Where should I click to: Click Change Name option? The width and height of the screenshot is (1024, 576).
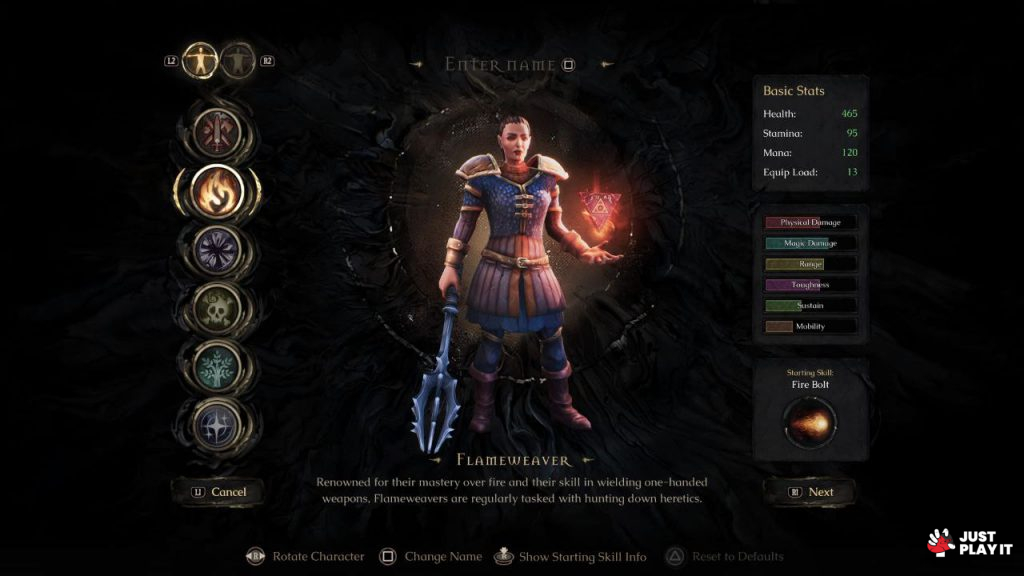click(x=432, y=556)
